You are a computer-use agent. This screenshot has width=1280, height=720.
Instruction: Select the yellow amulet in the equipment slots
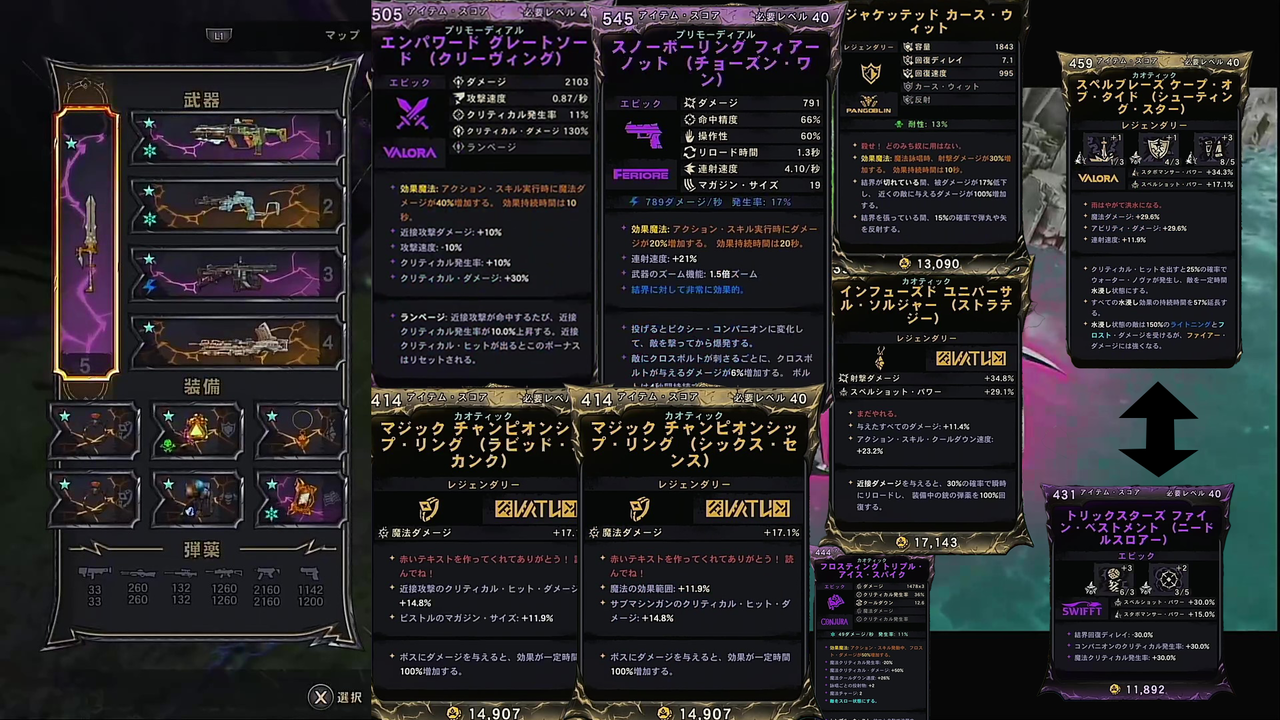196,429
